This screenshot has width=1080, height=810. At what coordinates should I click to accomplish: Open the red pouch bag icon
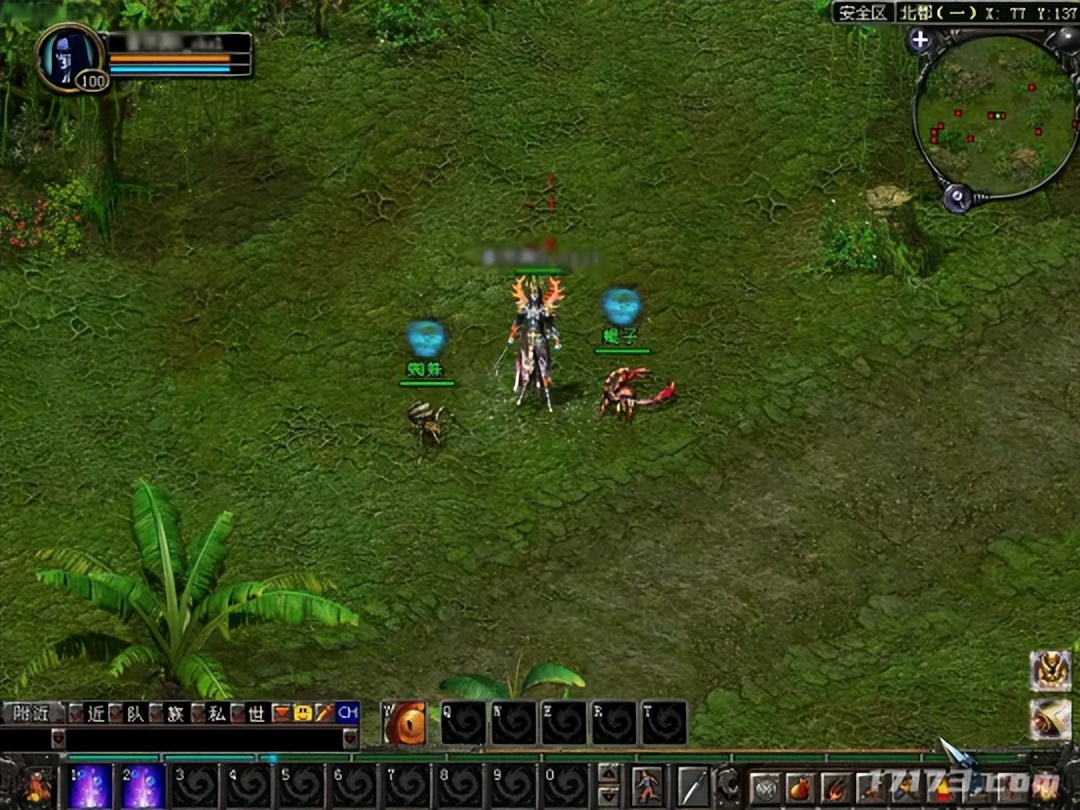pos(800,788)
